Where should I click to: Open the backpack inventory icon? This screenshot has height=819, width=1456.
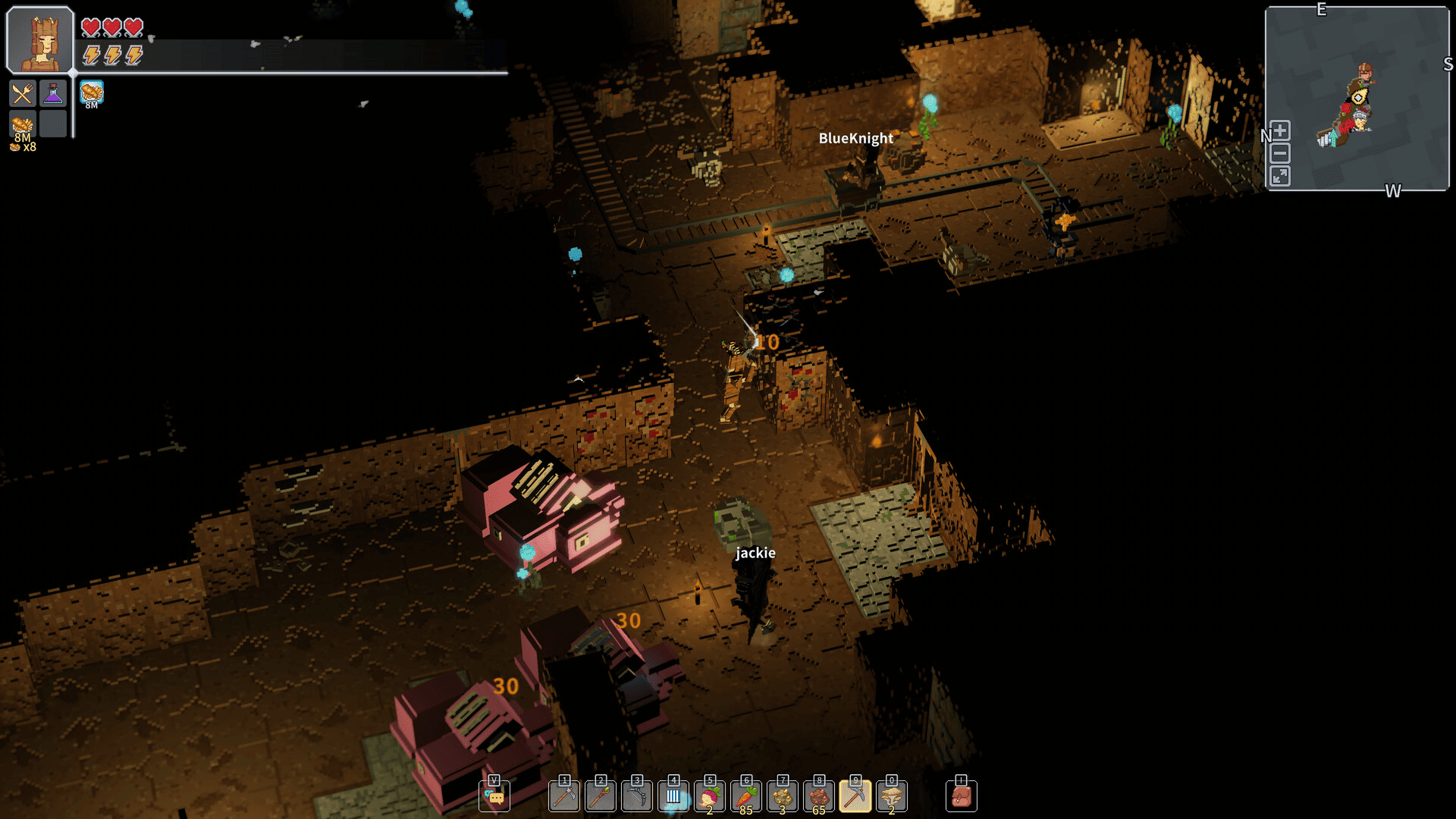(x=962, y=795)
